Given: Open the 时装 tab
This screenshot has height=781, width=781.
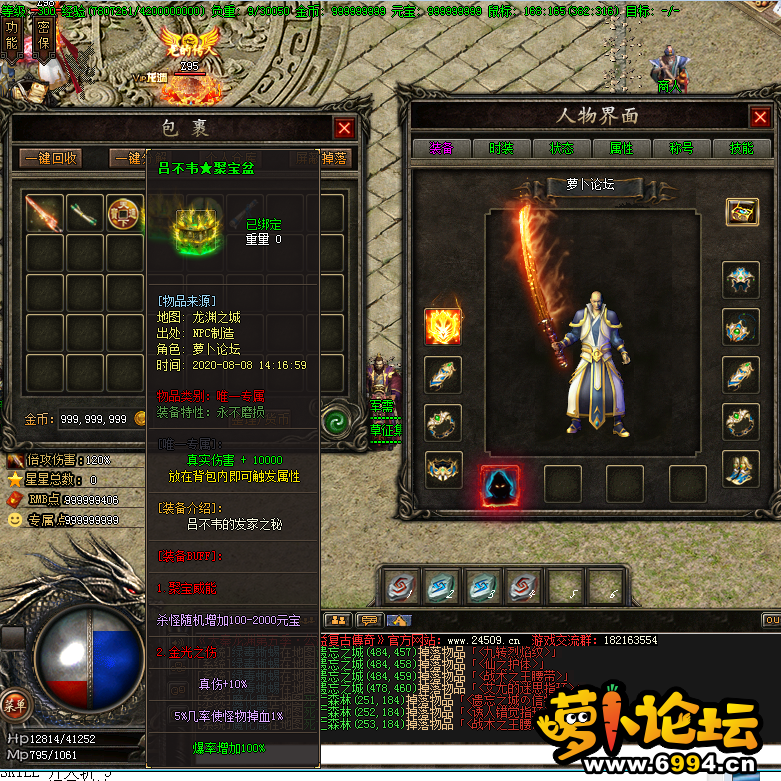Looking at the screenshot, I should (501, 148).
